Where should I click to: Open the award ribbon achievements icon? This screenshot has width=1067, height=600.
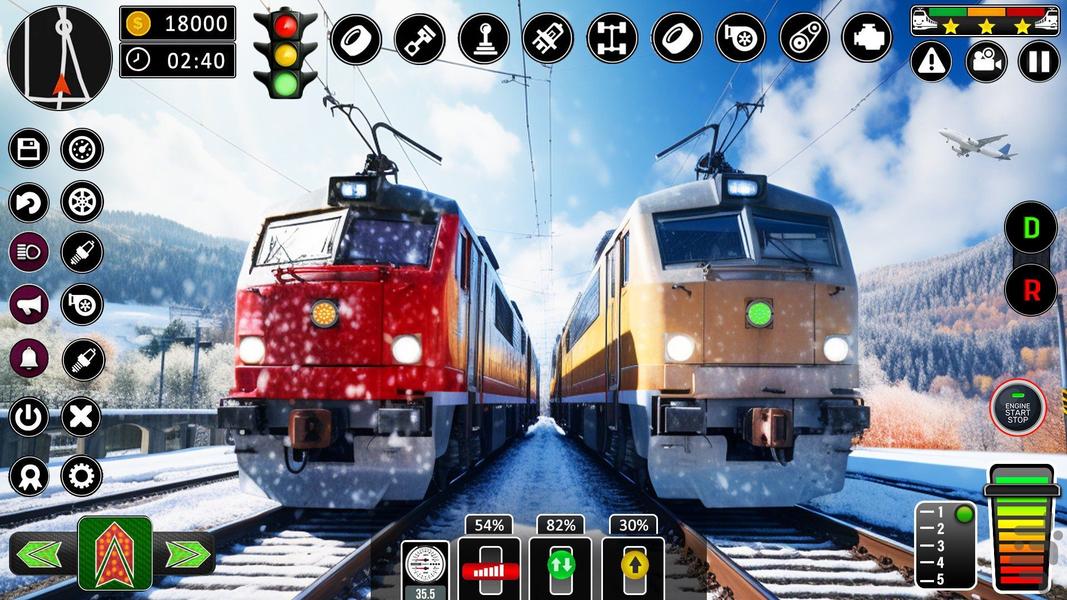(29, 475)
